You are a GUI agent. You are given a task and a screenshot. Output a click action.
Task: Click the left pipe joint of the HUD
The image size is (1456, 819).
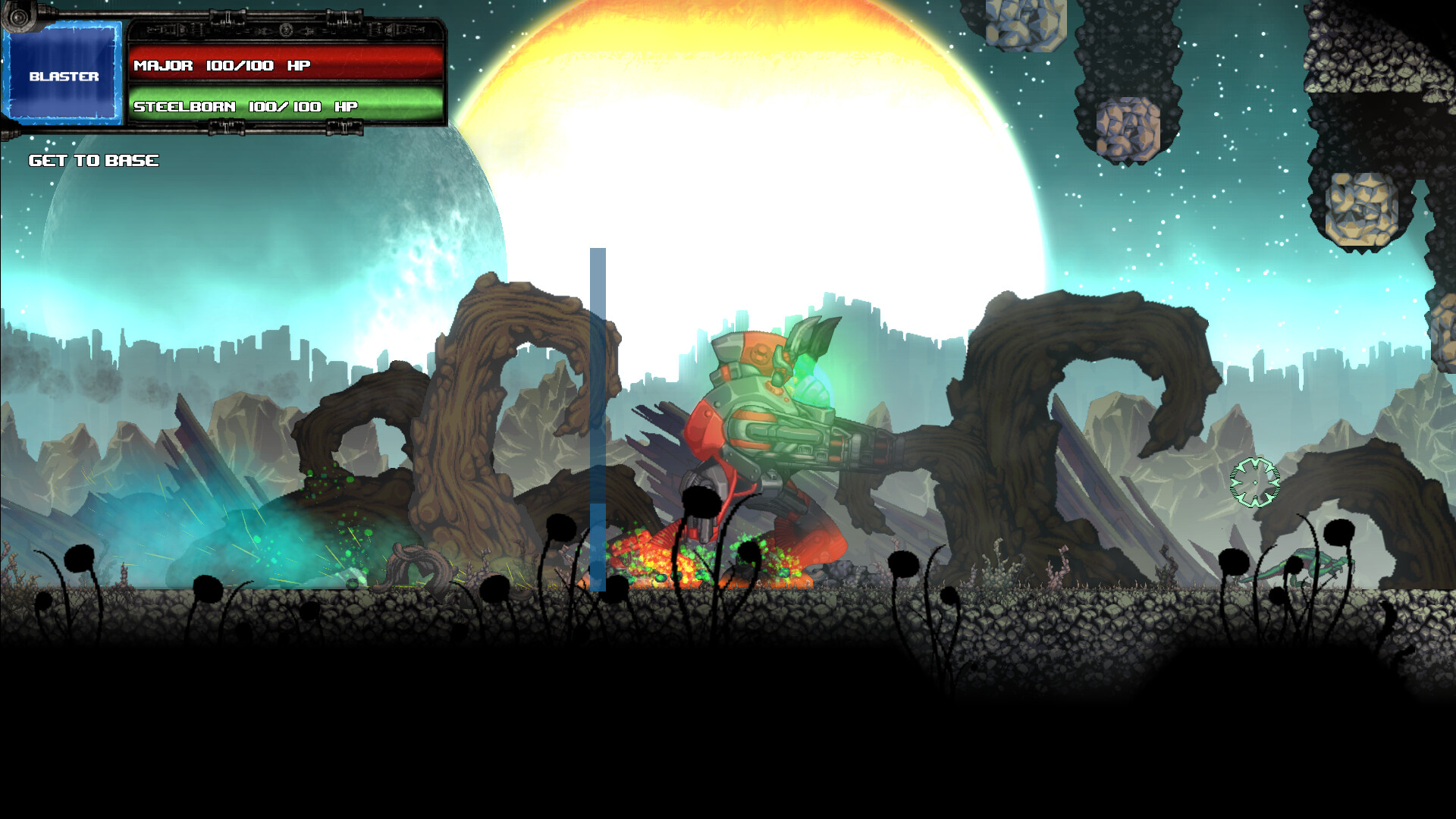coord(19,17)
